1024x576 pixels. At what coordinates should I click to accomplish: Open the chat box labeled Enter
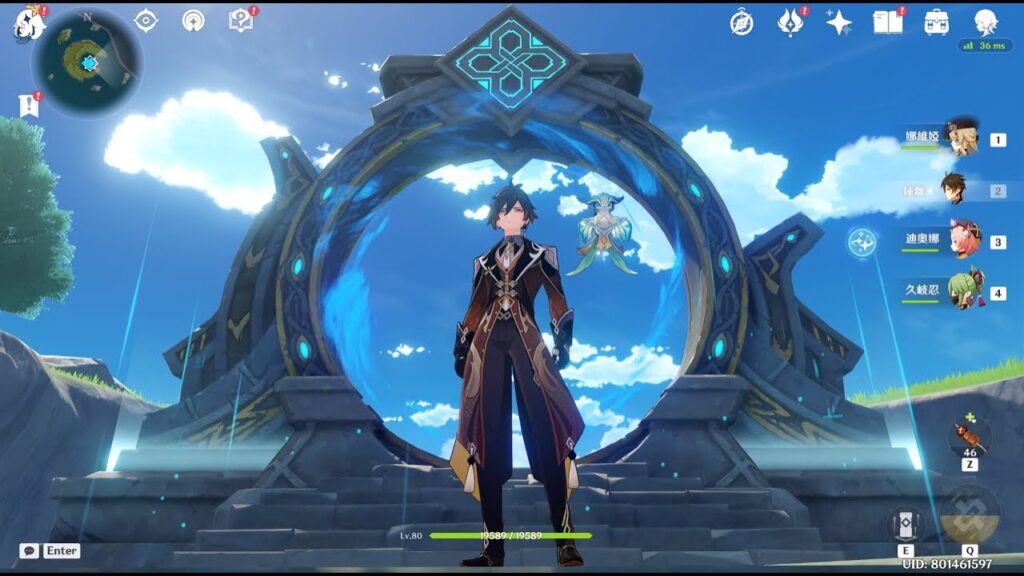point(50,551)
